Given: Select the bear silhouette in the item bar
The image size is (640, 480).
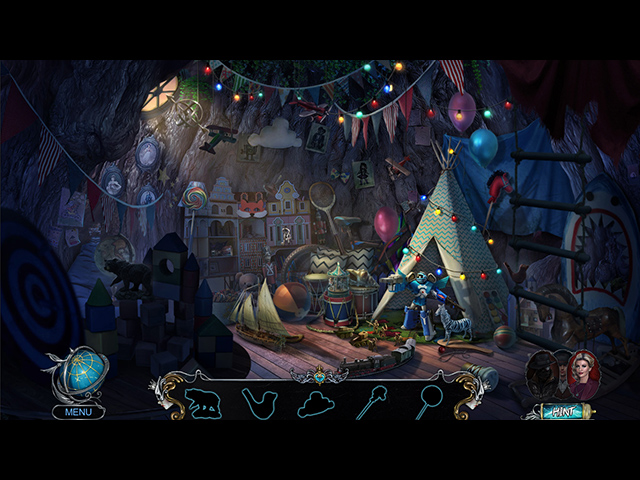Looking at the screenshot, I should point(203,402).
